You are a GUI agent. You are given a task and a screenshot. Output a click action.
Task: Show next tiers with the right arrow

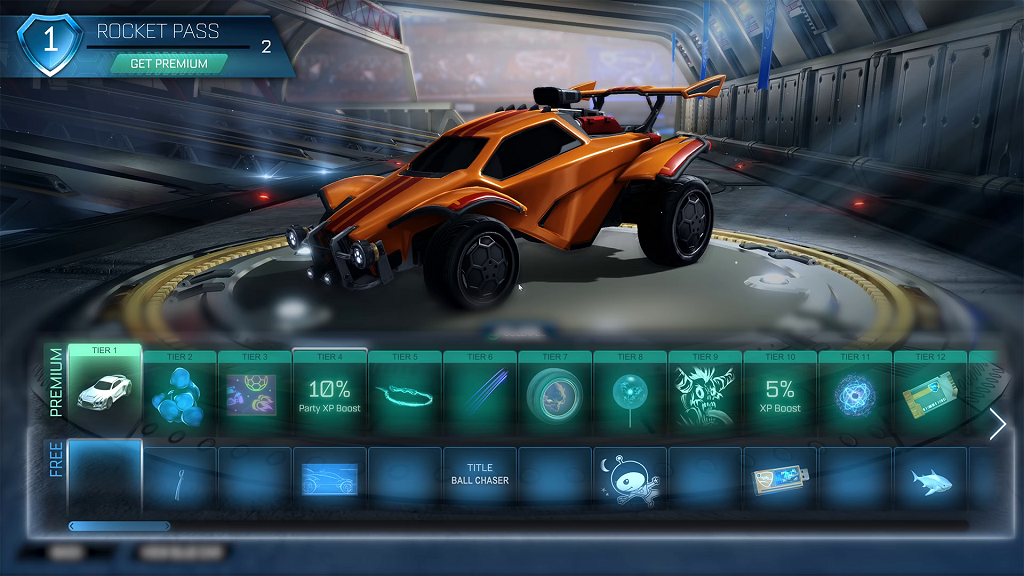click(x=997, y=425)
